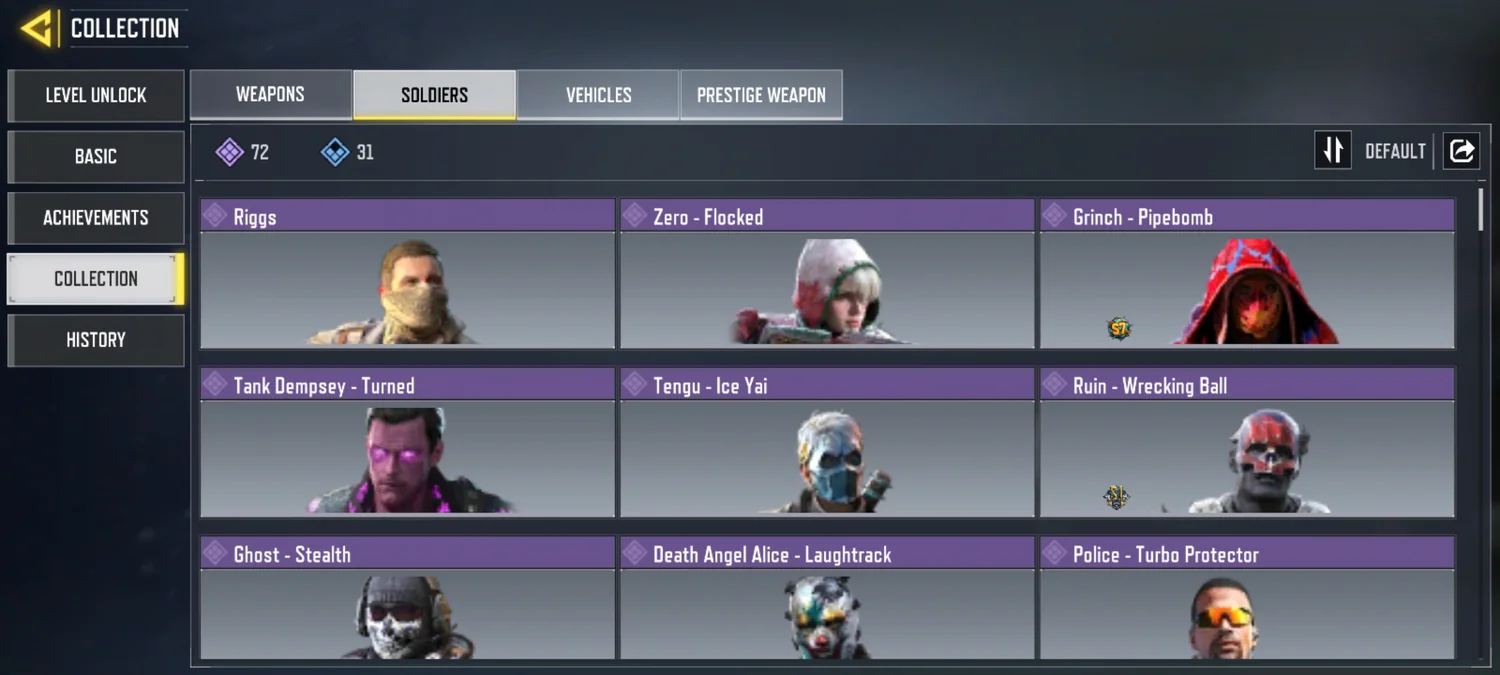This screenshot has height=675, width=1500.
Task: Show the History section
Action: [96, 340]
